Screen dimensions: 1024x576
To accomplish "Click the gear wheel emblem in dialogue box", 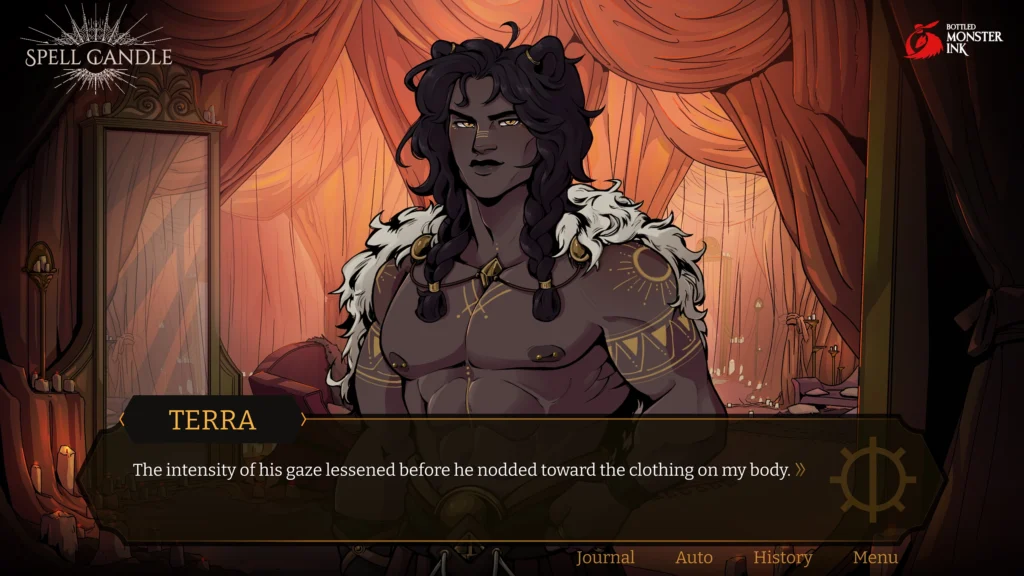I will tap(873, 479).
